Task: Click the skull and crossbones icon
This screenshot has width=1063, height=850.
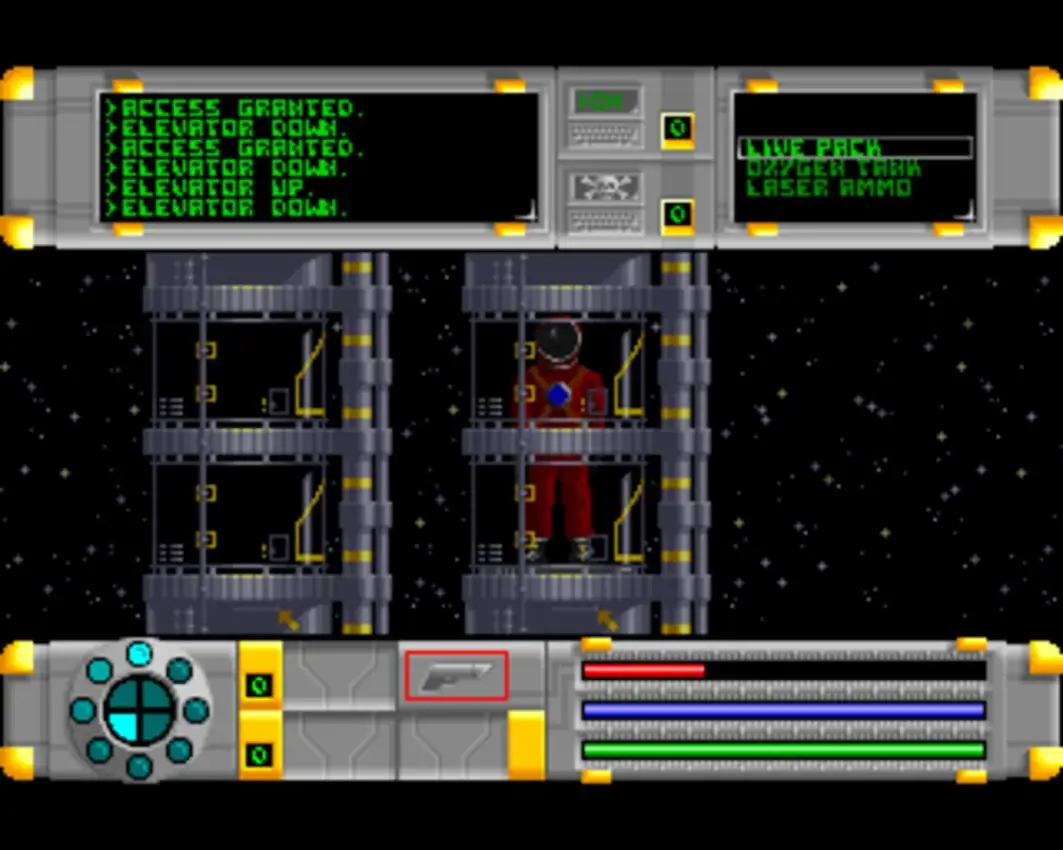Action: (605, 186)
